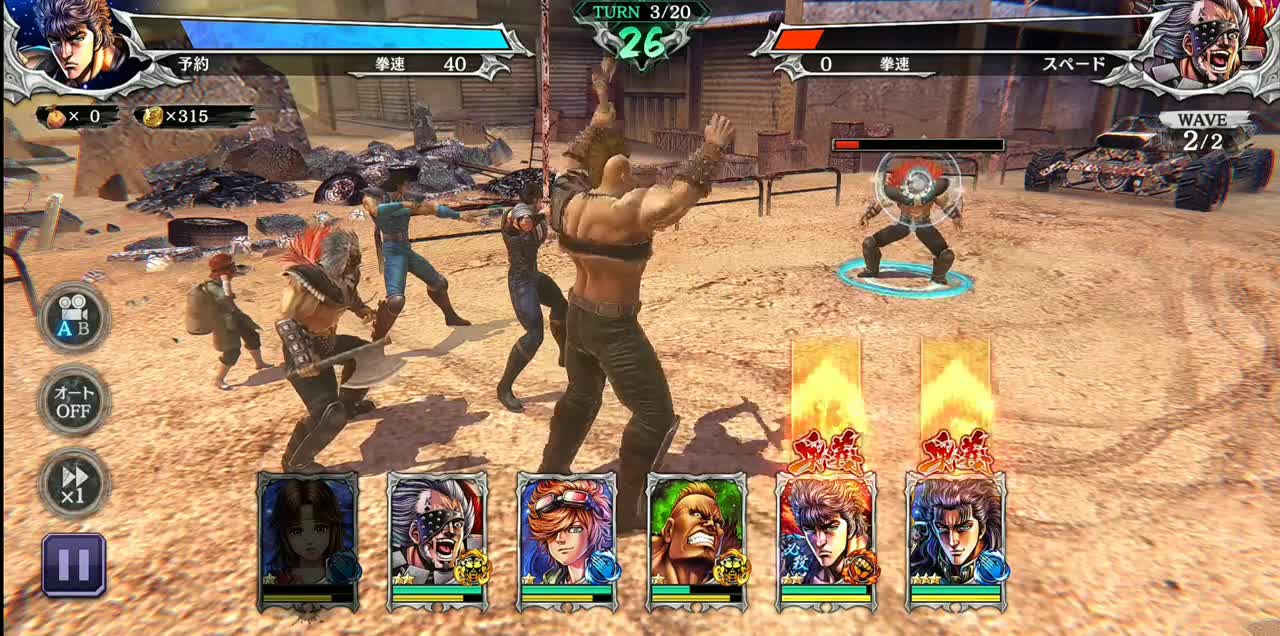Image resolution: width=1280 pixels, height=636 pixels.
Task: Change battle speed with the ×1 button
Action: pyautogui.click(x=74, y=482)
